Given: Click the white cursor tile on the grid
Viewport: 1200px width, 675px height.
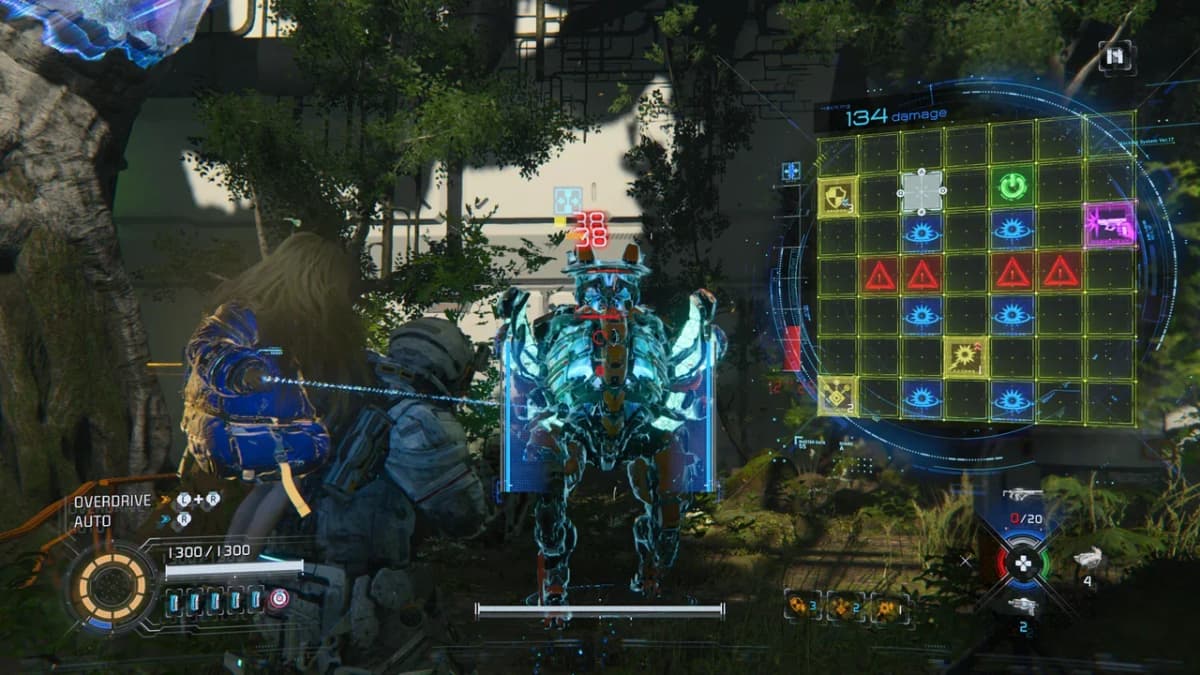Looking at the screenshot, I should [x=921, y=190].
